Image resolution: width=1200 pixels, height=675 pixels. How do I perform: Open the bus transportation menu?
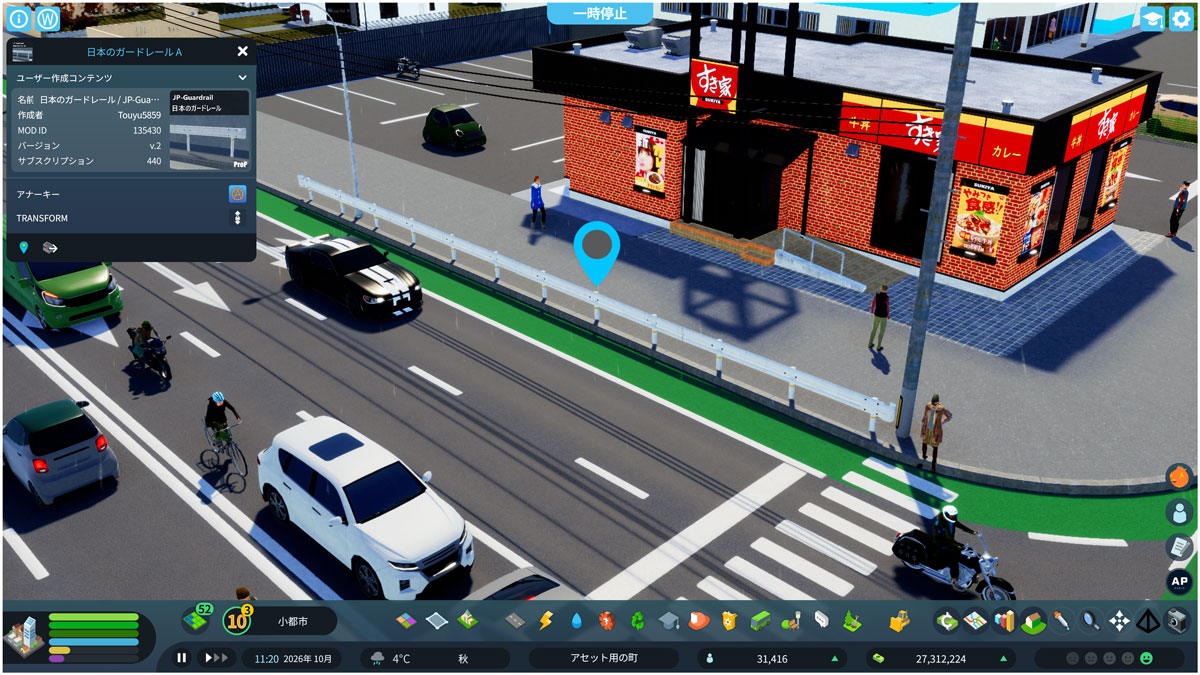click(x=760, y=621)
